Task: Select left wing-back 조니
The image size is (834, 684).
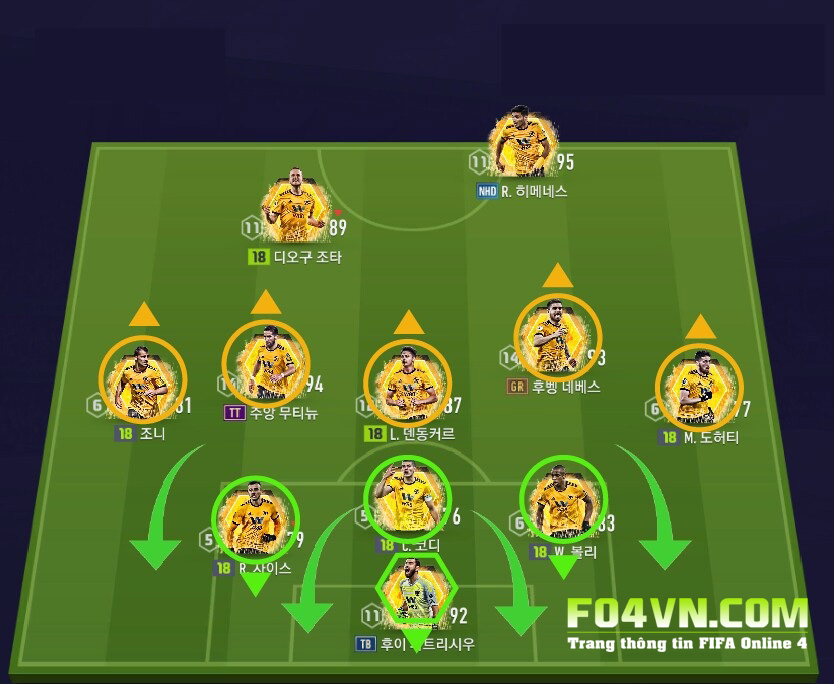Action: click(142, 381)
